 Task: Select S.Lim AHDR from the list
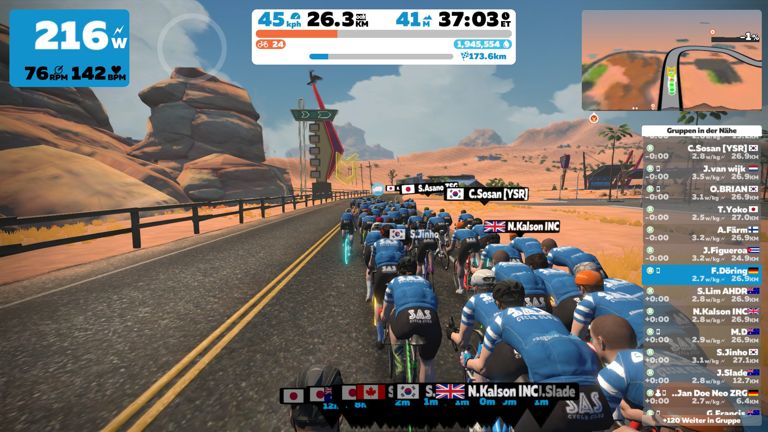pos(704,294)
